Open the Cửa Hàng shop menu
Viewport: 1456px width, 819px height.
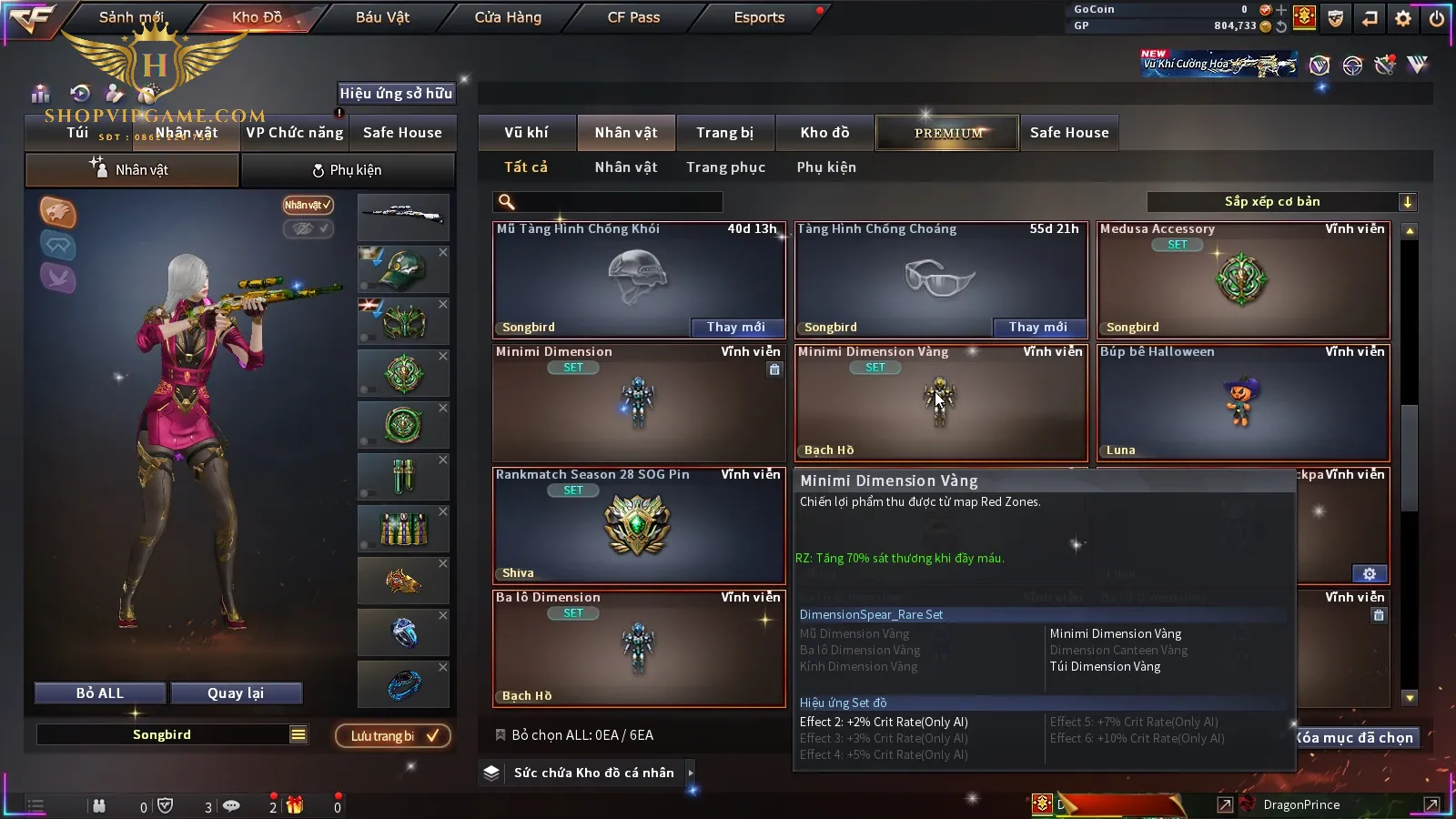point(508,17)
